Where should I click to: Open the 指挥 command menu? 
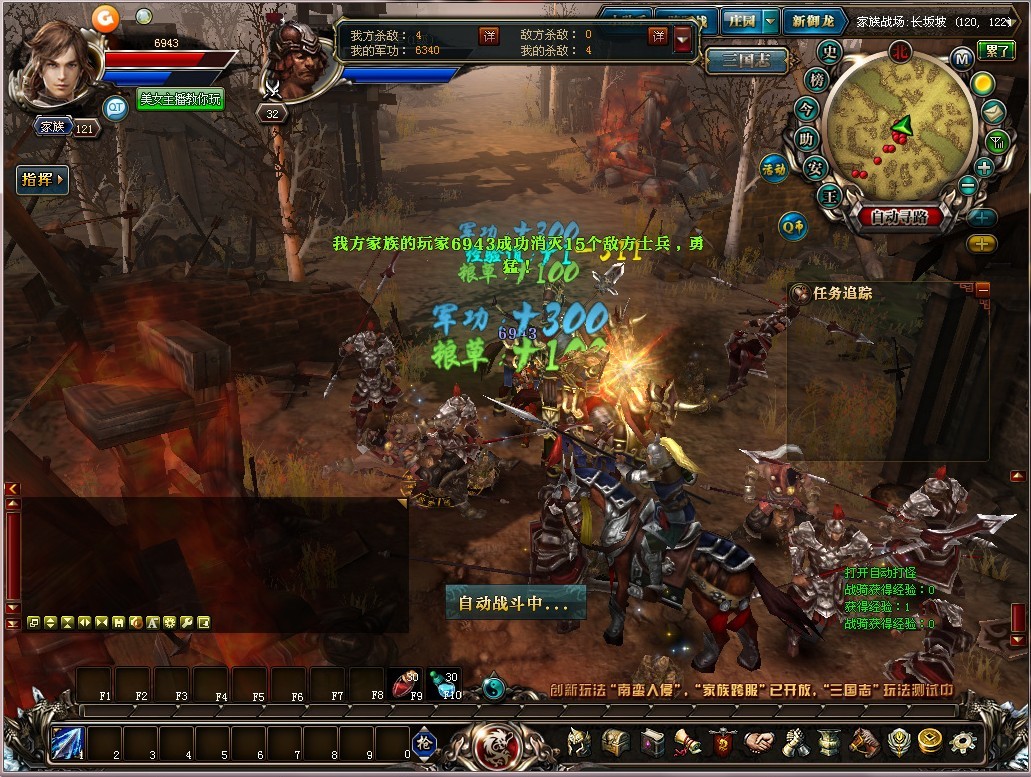42,180
